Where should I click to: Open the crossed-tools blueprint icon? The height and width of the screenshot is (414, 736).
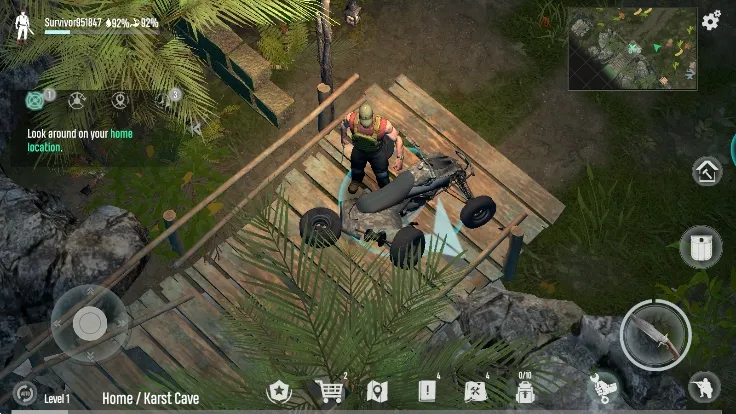pyautogui.click(x=475, y=391)
